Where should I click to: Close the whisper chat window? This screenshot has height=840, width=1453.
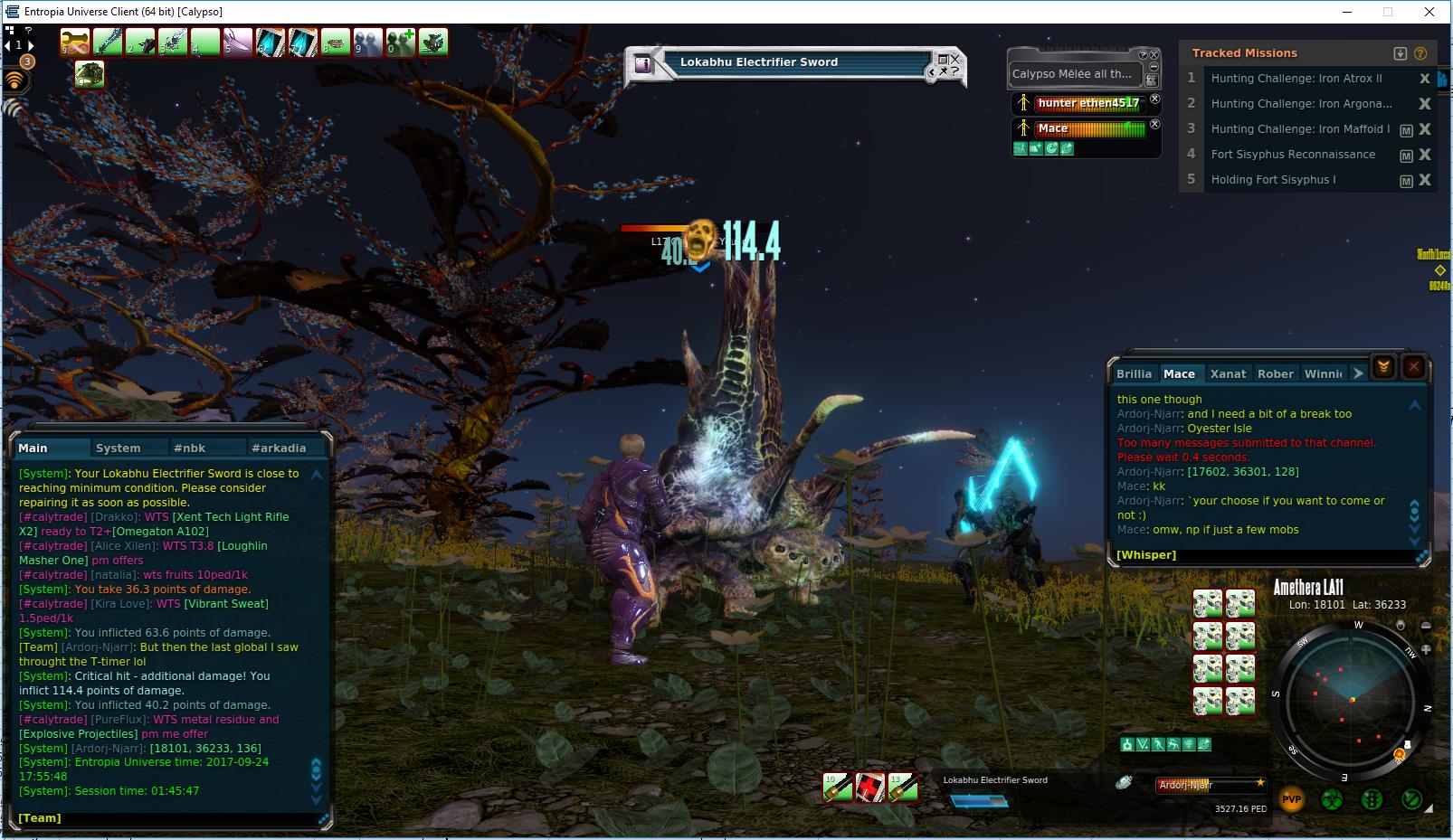tap(1414, 367)
